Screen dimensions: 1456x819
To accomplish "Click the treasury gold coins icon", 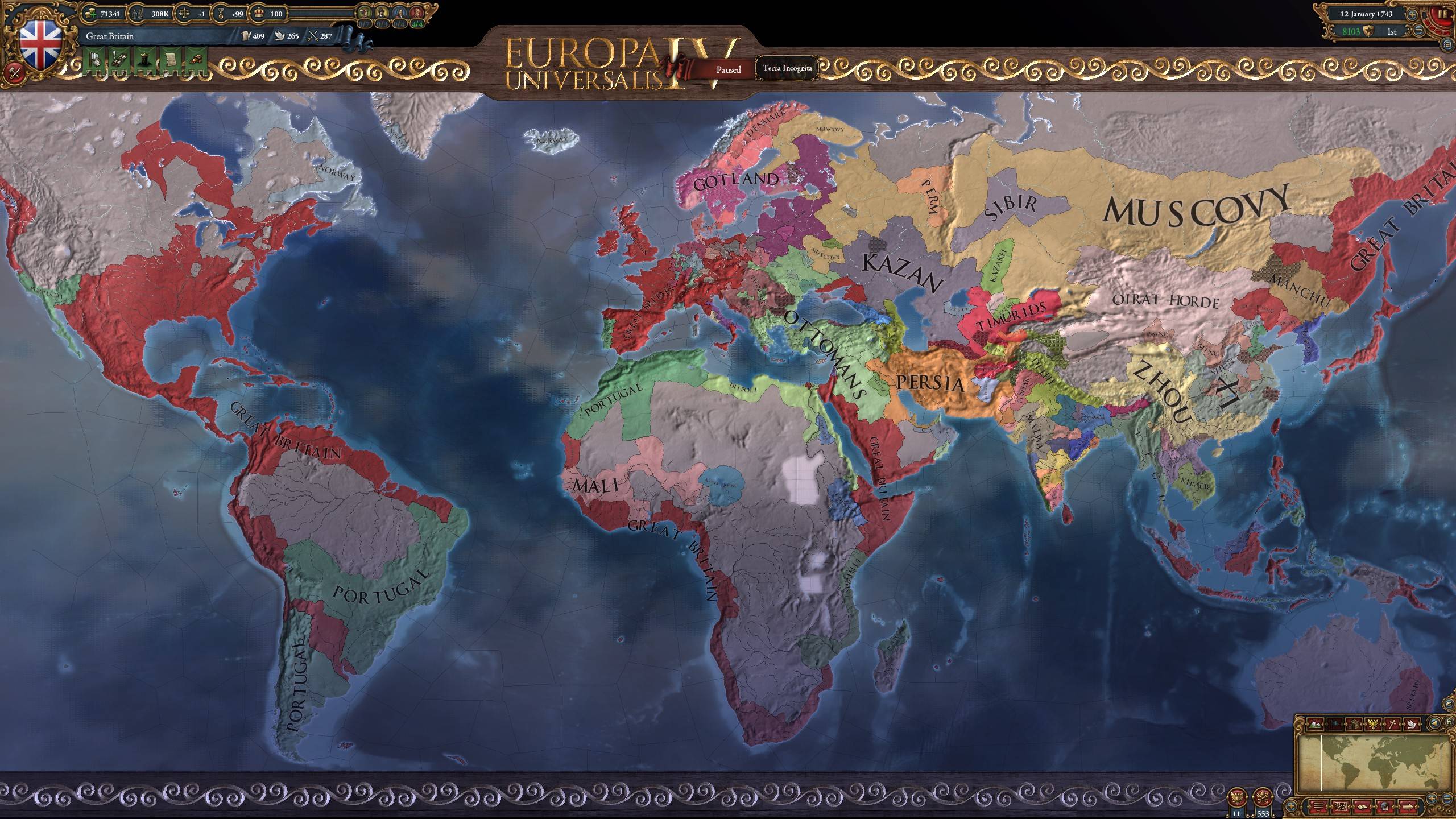I will [92, 14].
